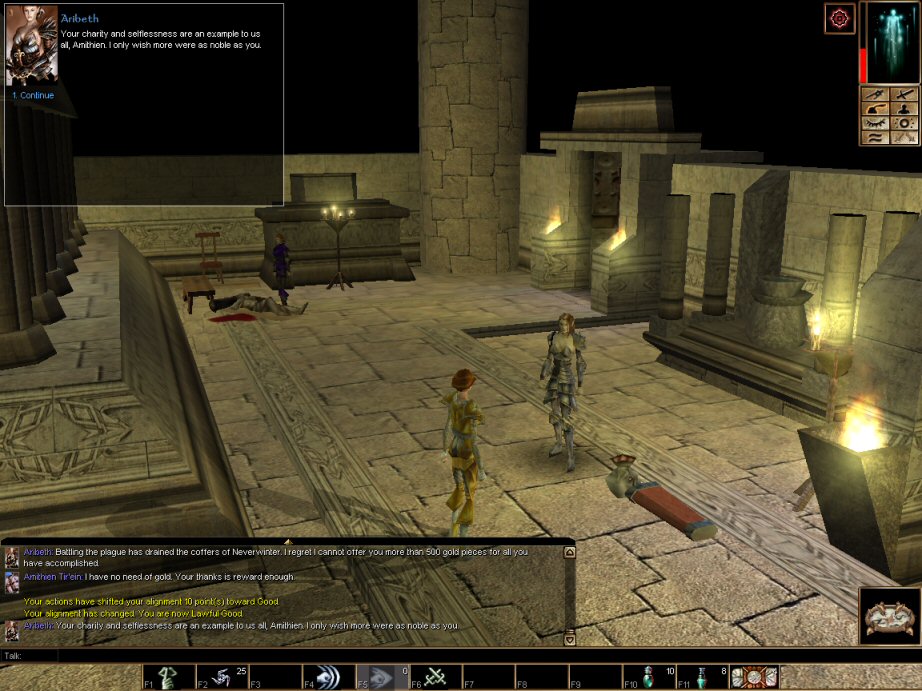Use the F11 potion with 8 charges

click(x=702, y=677)
